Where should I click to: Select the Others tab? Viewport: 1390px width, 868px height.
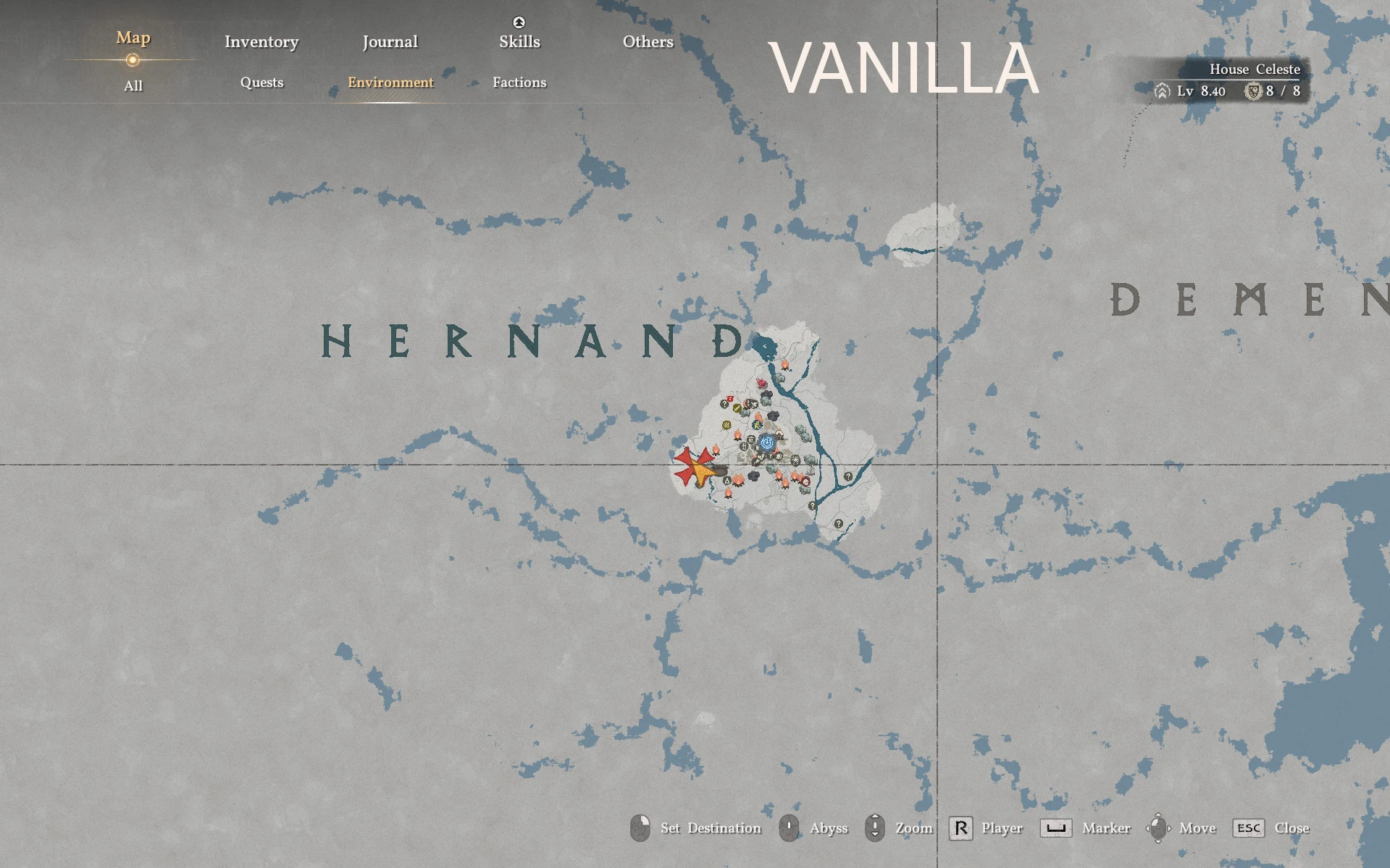click(648, 42)
